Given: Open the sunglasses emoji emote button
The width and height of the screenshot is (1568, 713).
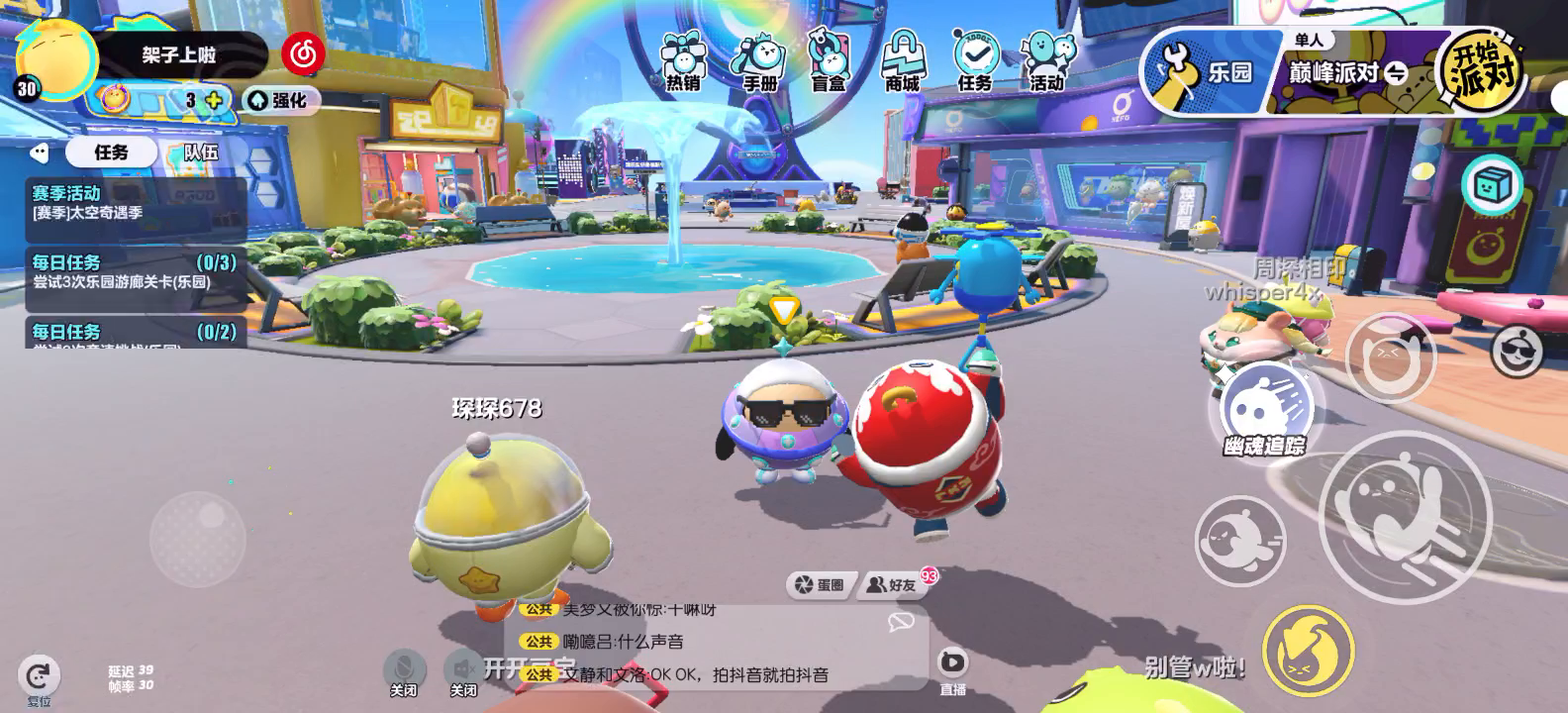Looking at the screenshot, I should pos(1518,349).
